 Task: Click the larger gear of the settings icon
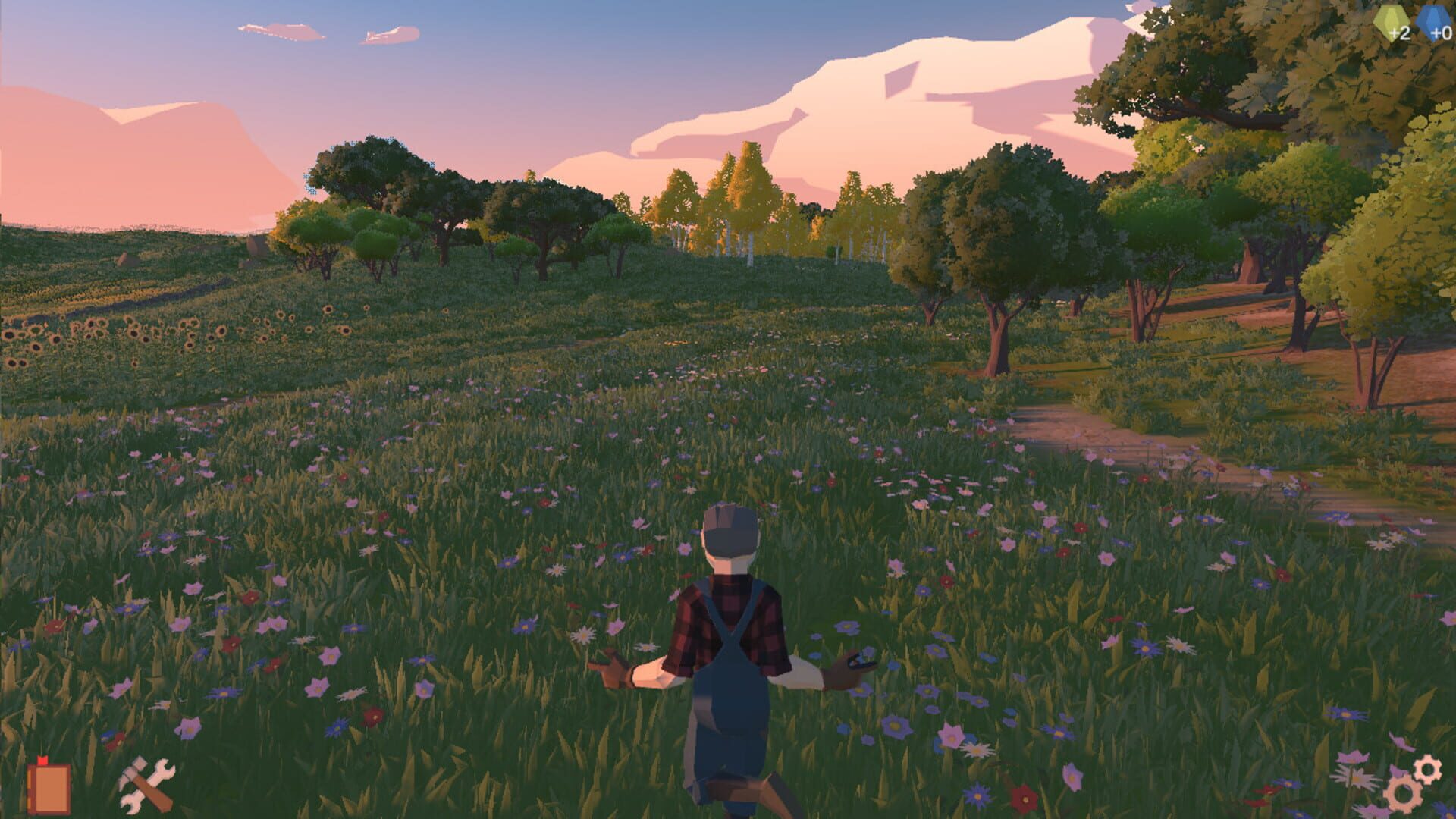tap(1403, 795)
